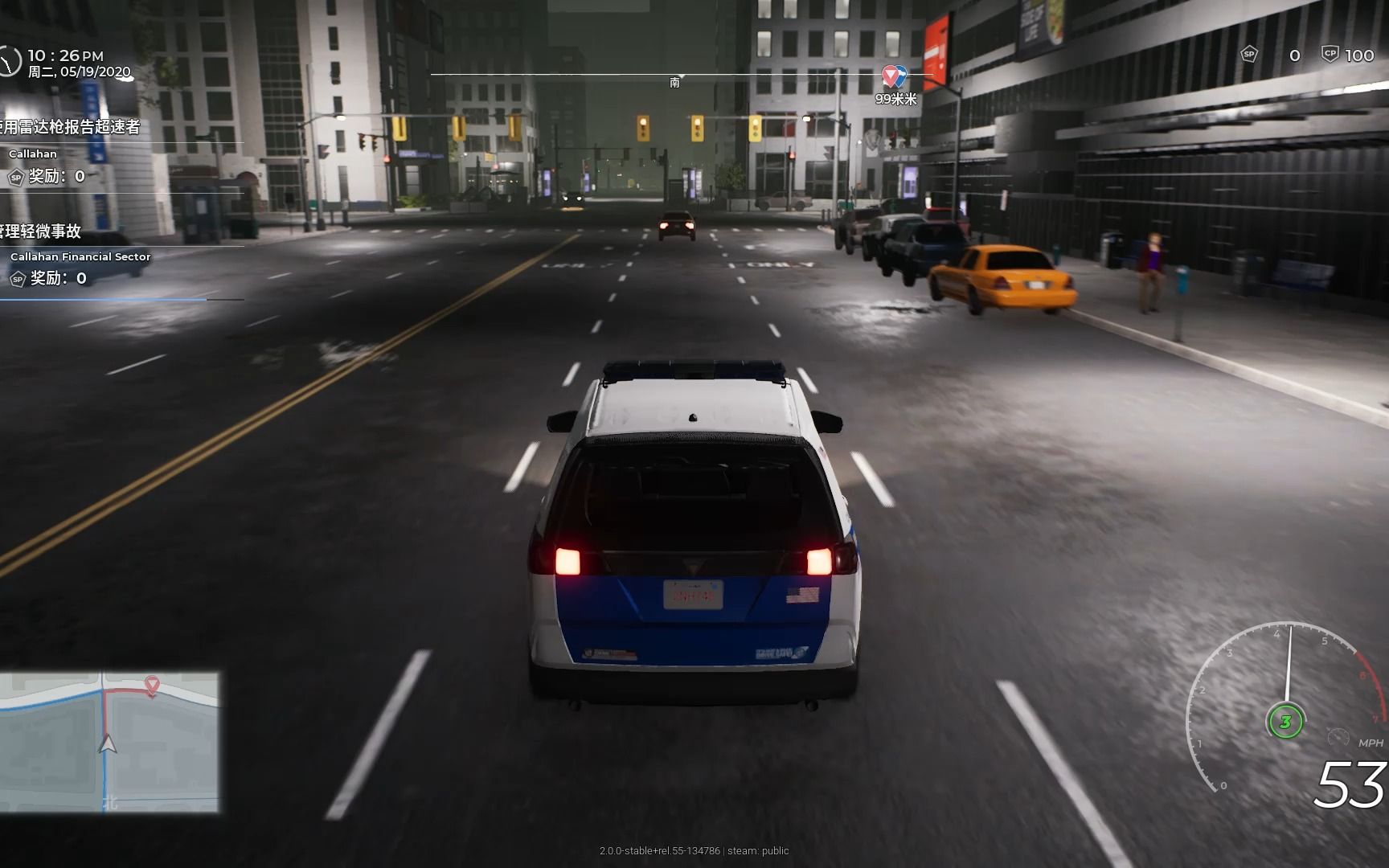The width and height of the screenshot is (1389, 868).
Task: Click the green gear indicator on the tachometer
Action: [1285, 721]
